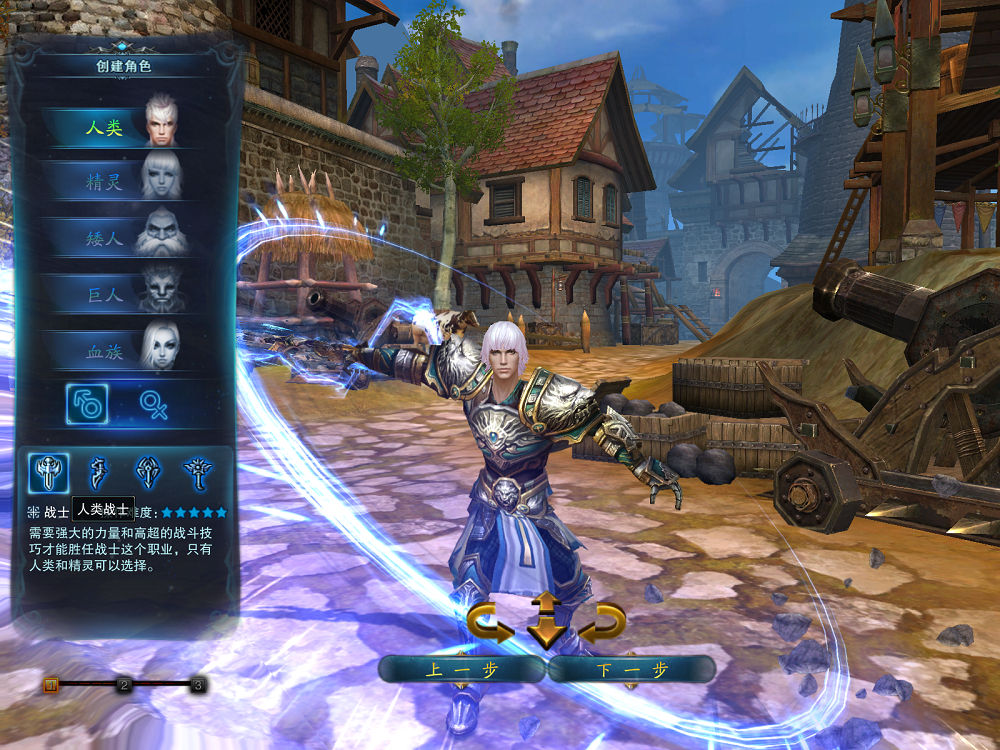Screen dimensions: 1000x750
Task: Jump to step 3 marker
Action: tap(198, 685)
